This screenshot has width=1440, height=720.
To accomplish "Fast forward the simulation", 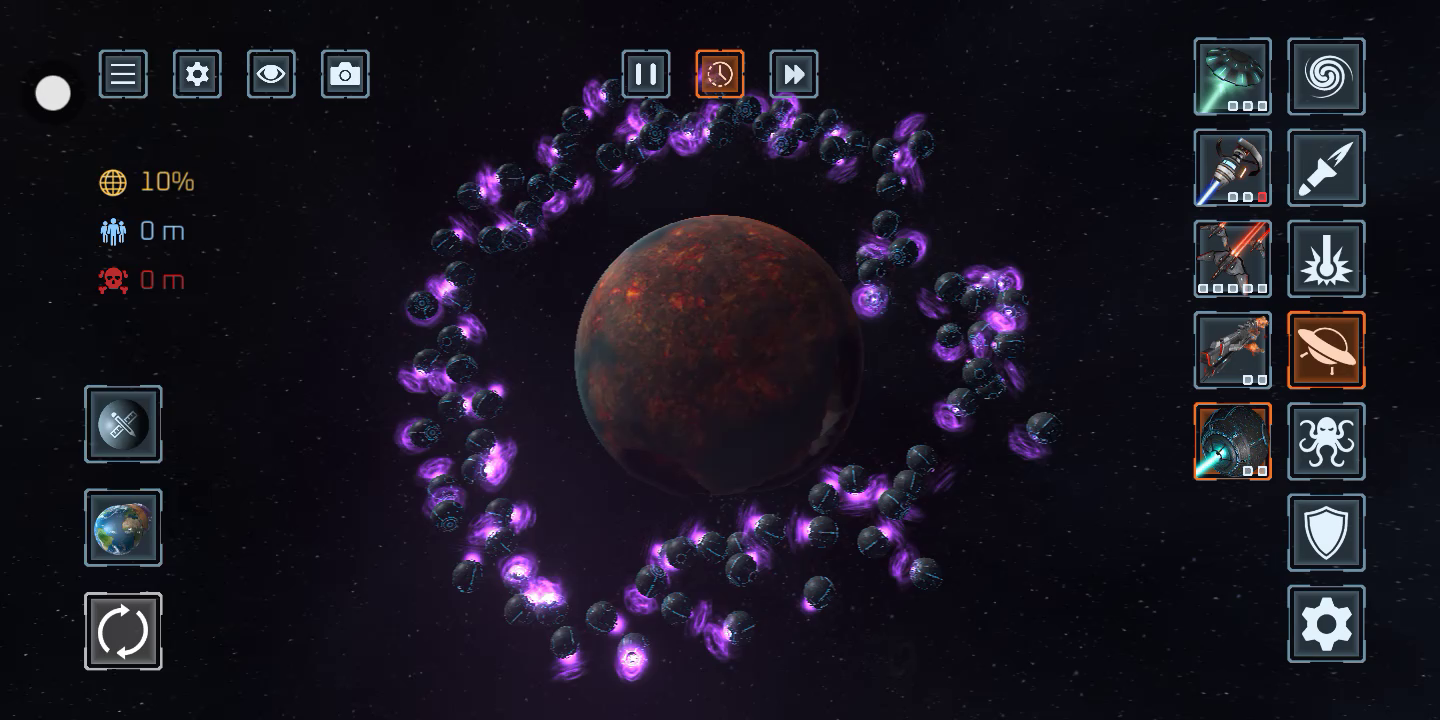I will point(794,74).
